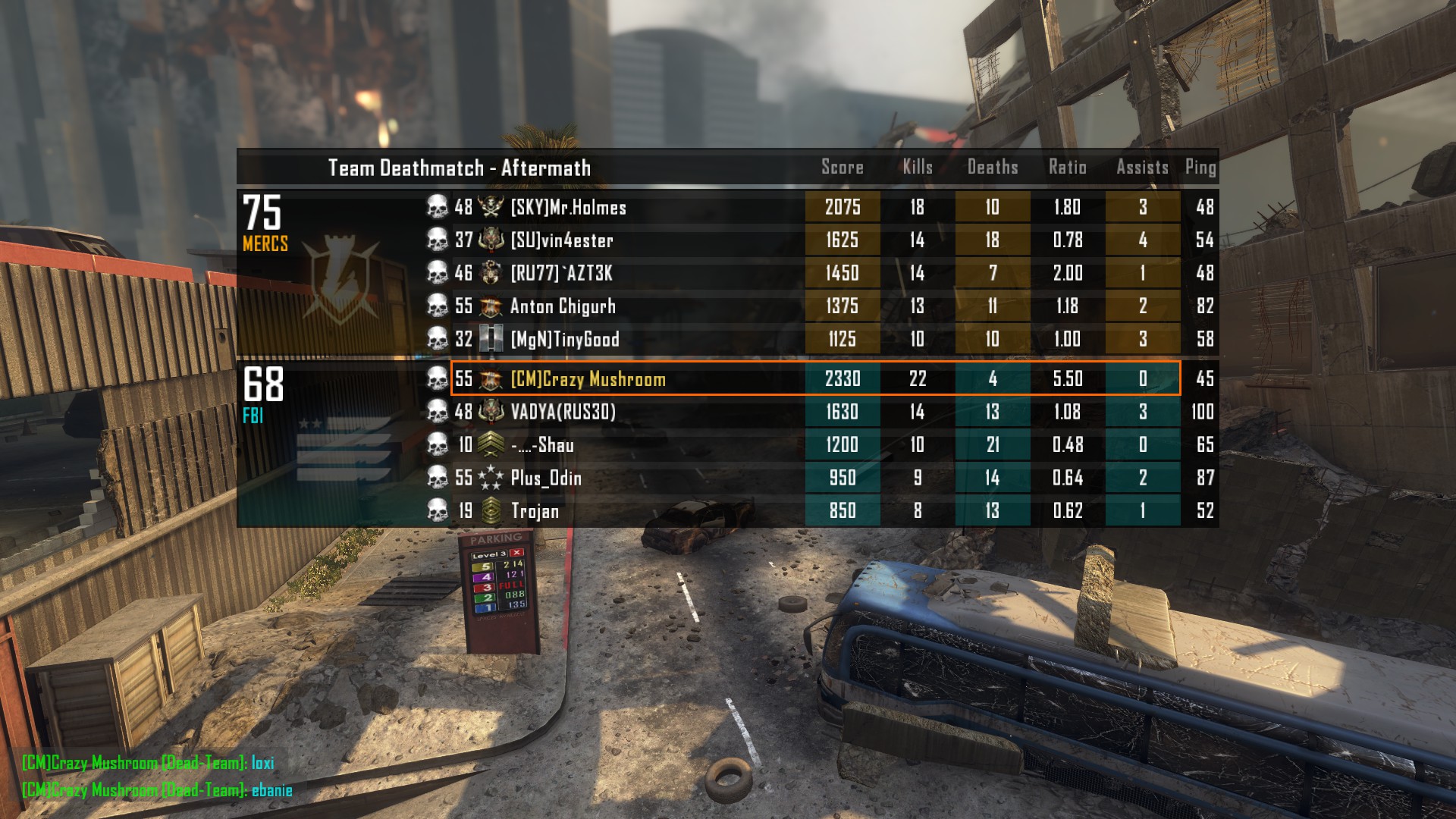1456x819 pixels.
Task: Select highlighted [CM]Crazy Mushroom row
Action: click(588, 379)
